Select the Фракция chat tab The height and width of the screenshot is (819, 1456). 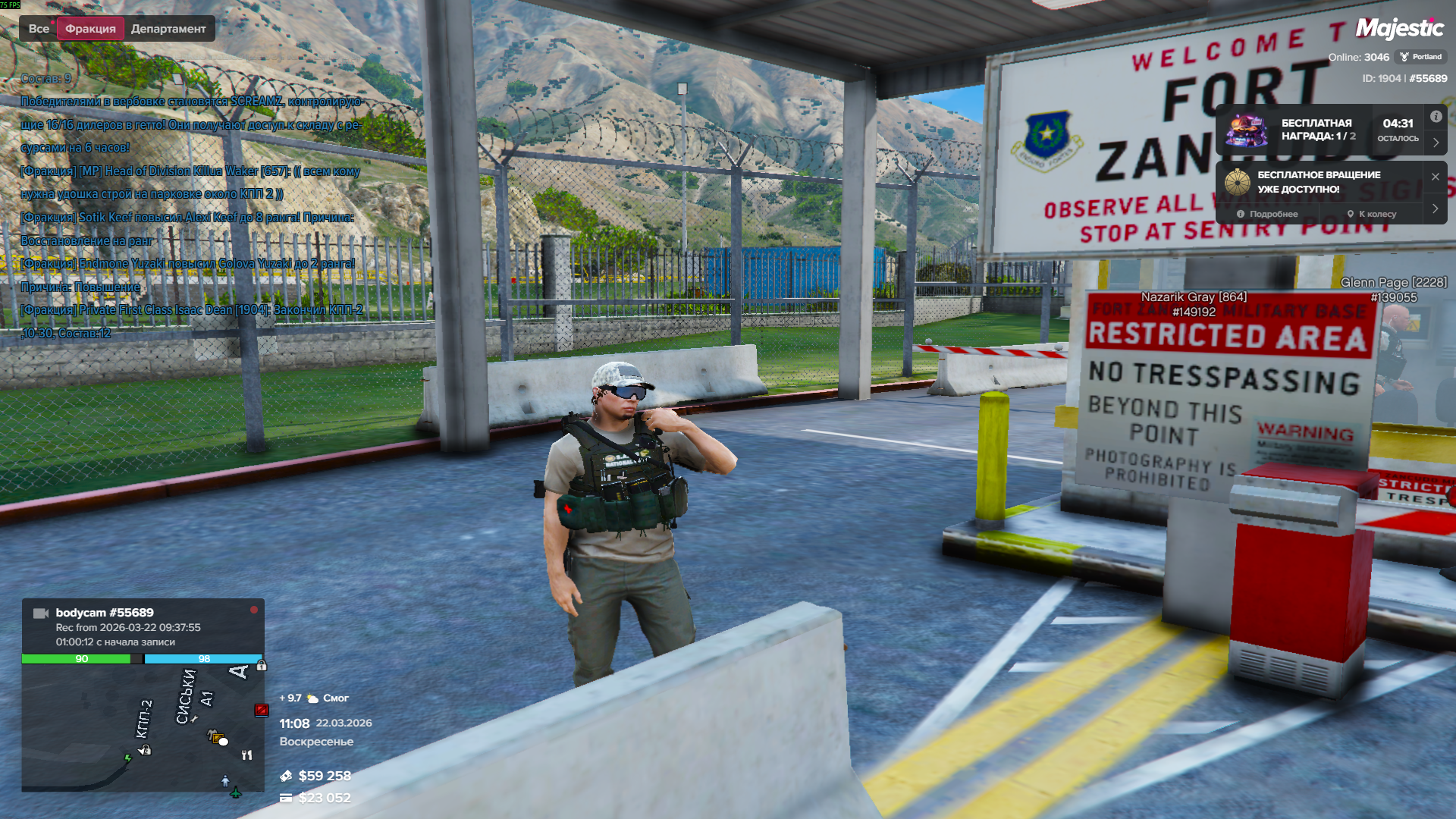[x=90, y=29]
